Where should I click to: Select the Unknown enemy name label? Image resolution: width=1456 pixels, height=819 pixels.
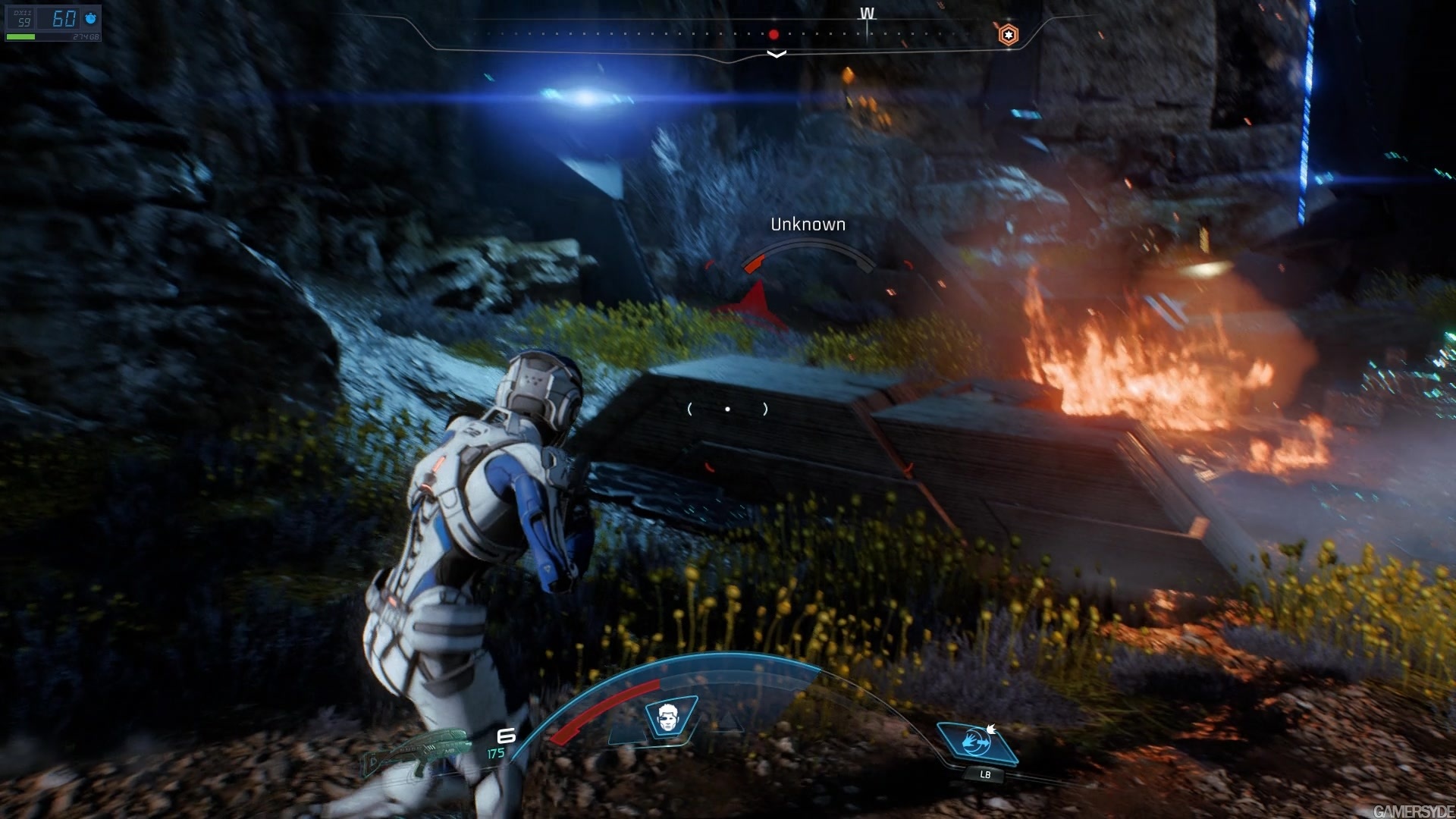pos(808,224)
